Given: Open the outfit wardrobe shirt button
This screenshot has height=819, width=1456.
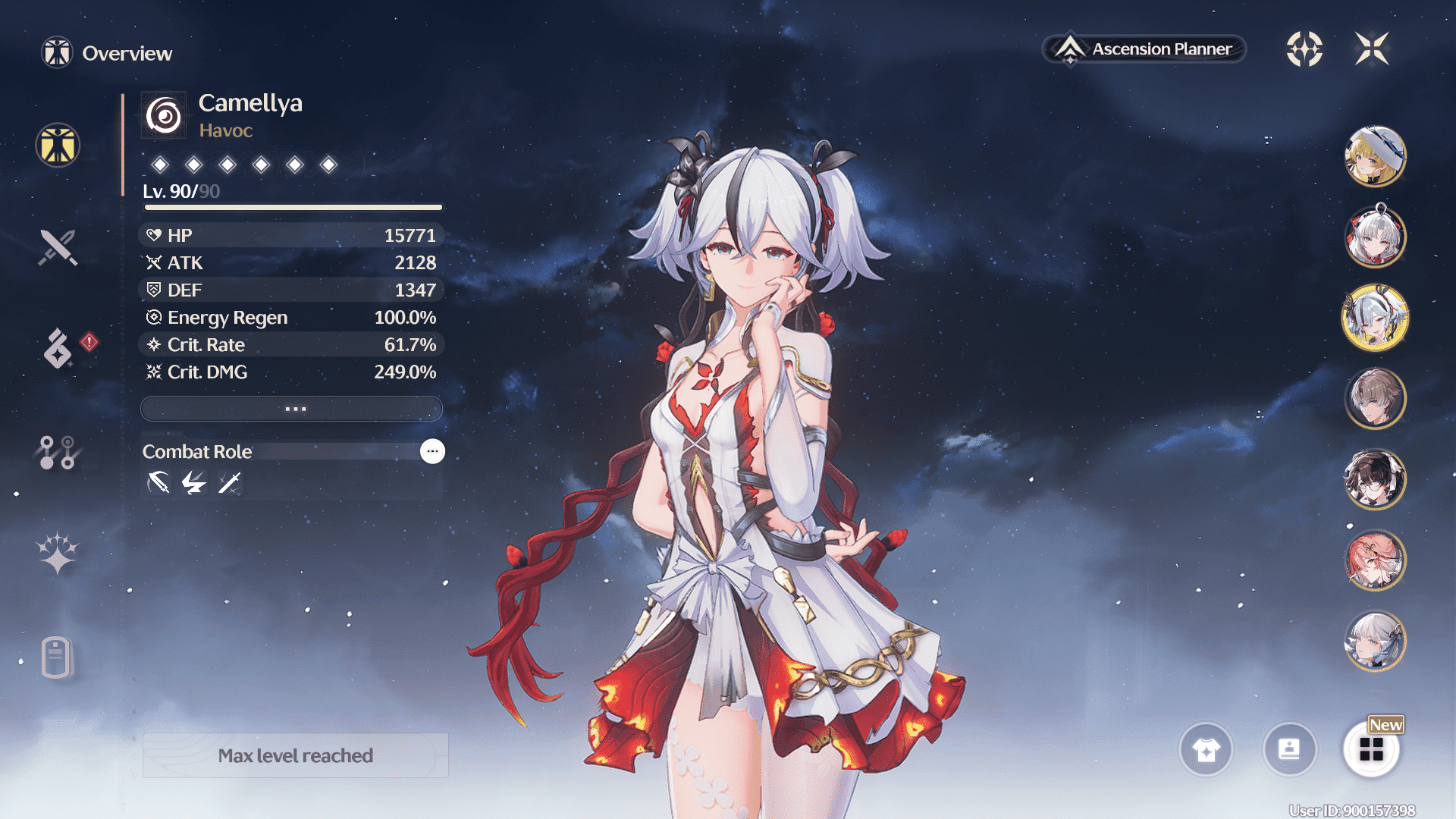Looking at the screenshot, I should pos(1206,750).
